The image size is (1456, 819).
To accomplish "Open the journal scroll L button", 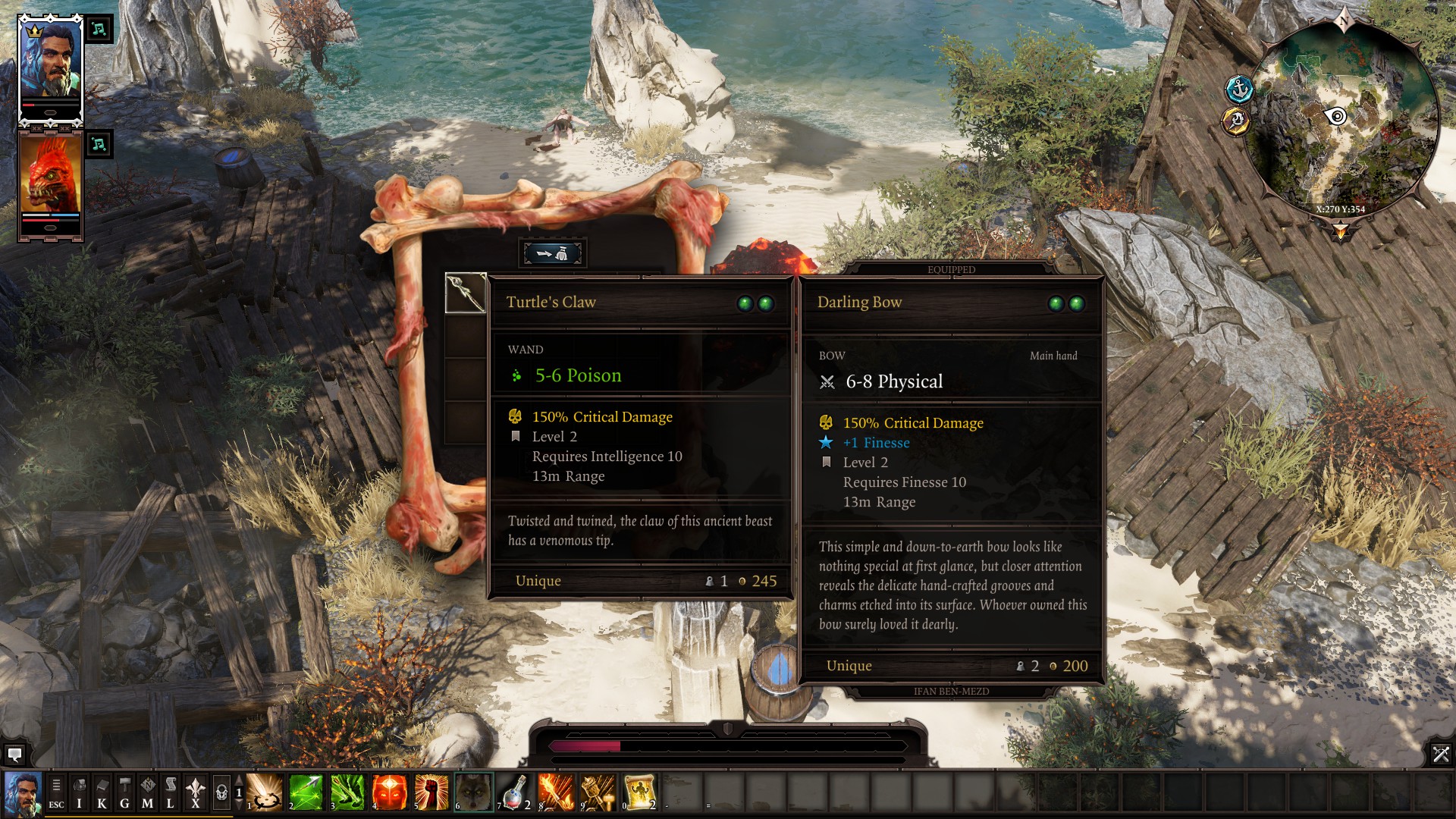I will coord(170,792).
